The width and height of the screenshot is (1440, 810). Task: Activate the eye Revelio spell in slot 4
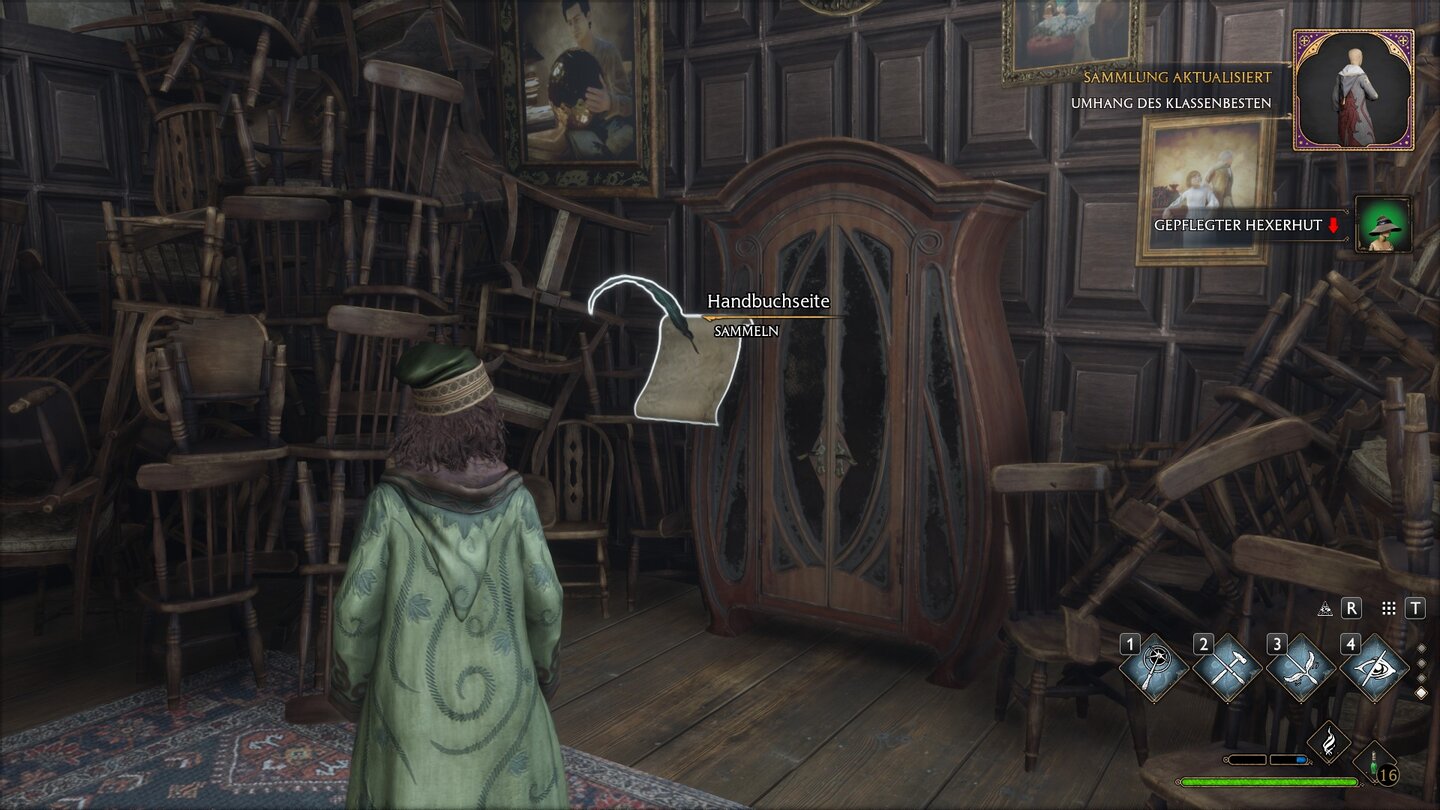tap(1373, 667)
